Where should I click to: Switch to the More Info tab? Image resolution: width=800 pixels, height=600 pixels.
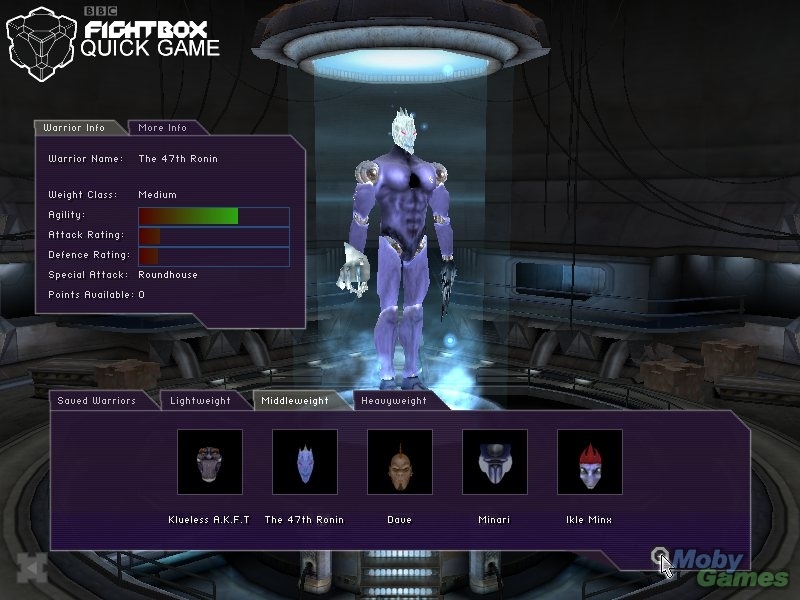click(163, 128)
